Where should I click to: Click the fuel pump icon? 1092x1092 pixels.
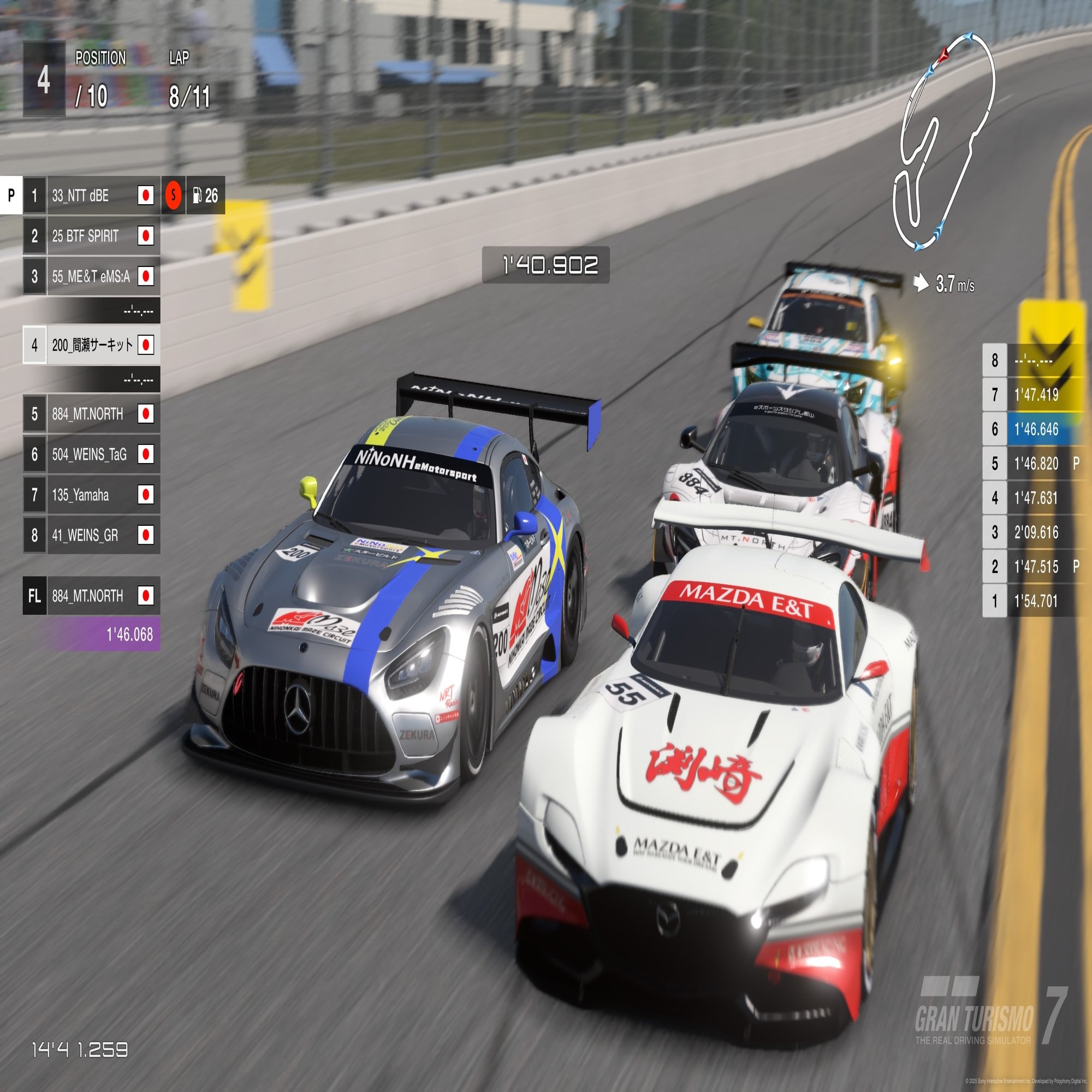[x=197, y=195]
